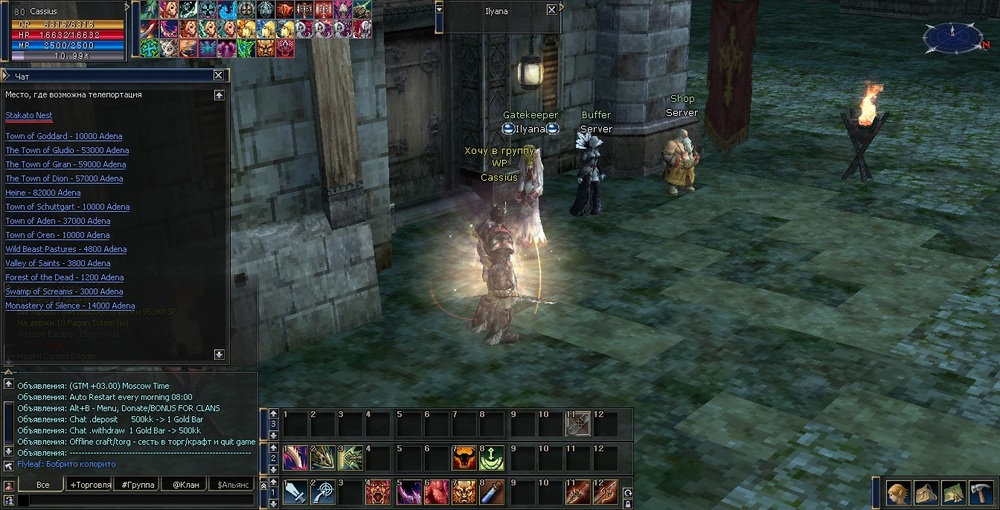Open the inventory bag icon
This screenshot has width=1000, height=510.
pyautogui.click(x=926, y=492)
